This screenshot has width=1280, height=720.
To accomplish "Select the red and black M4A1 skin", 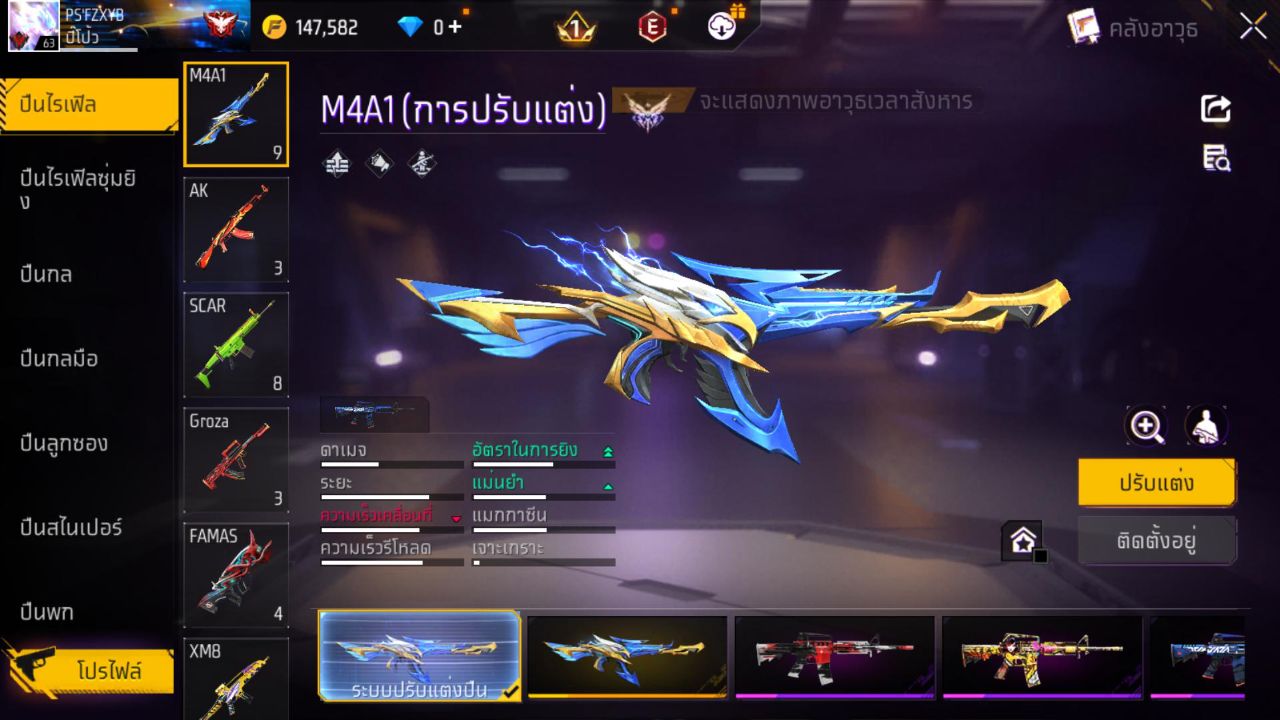I will pos(834,655).
